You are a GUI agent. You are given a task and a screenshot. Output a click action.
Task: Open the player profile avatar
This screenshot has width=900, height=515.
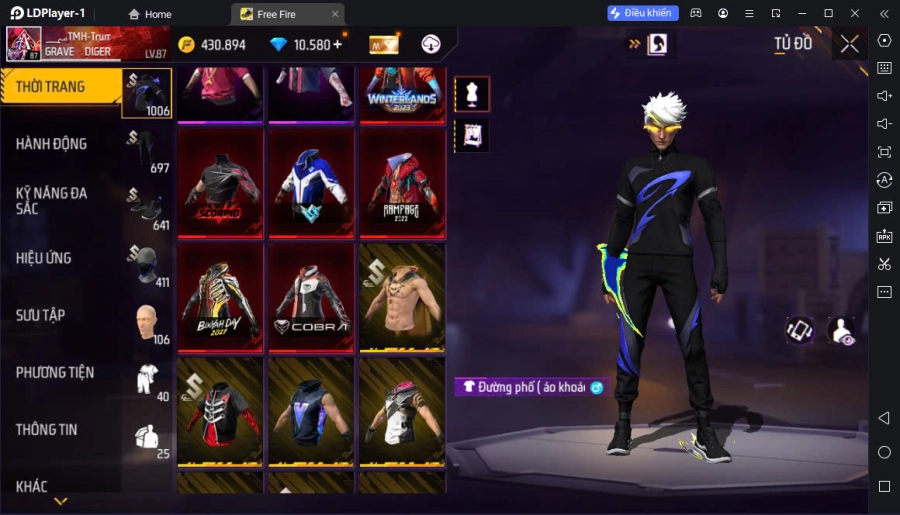point(23,44)
